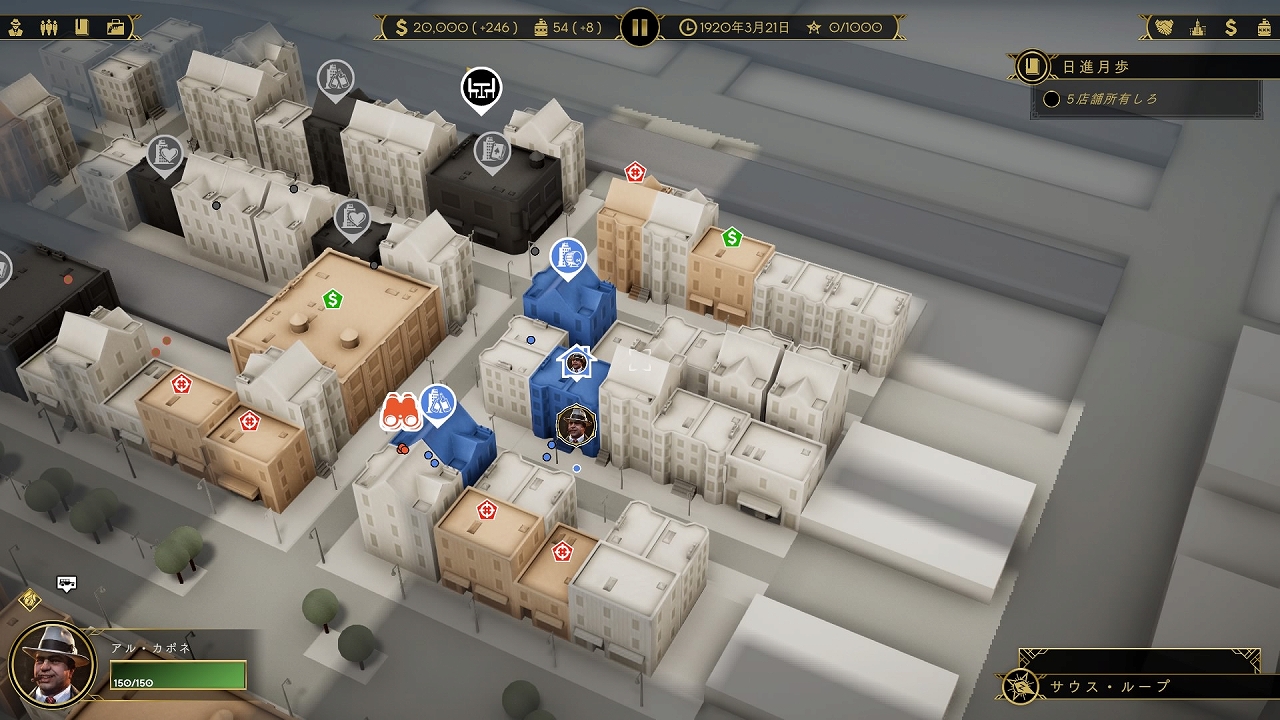
Task: Select the vehicle marker above the portrait
Action: (67, 582)
